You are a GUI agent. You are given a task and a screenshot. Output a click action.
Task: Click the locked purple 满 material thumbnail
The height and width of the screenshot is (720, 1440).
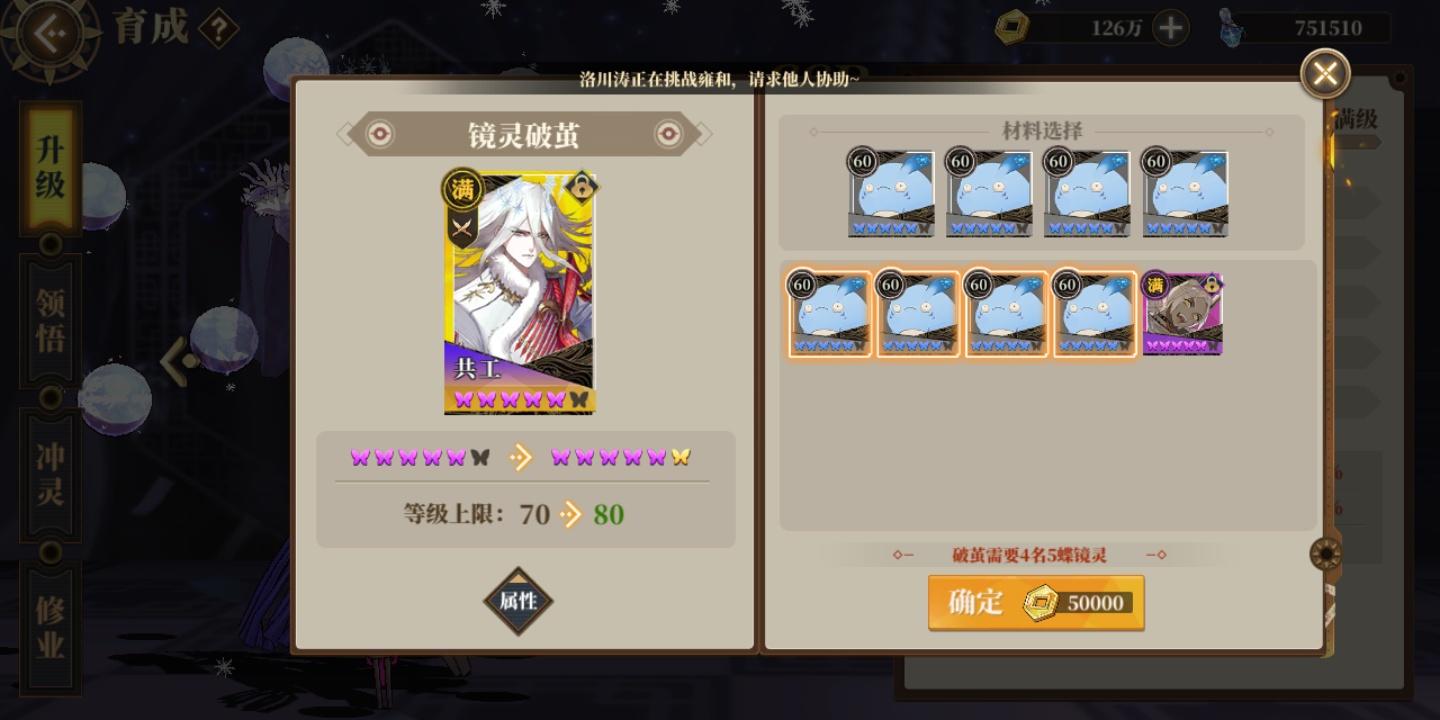pyautogui.click(x=1181, y=313)
